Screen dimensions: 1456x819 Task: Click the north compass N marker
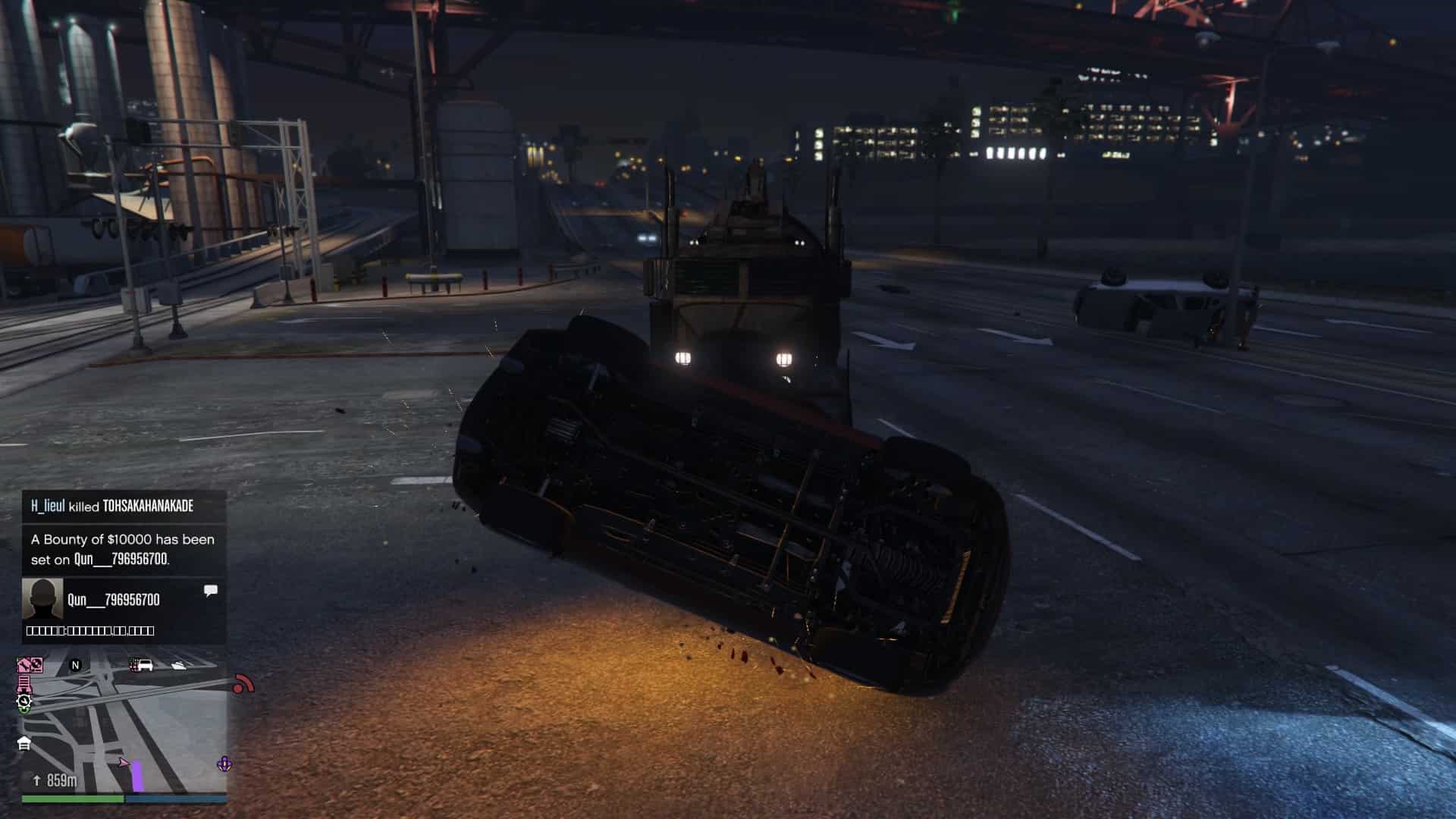point(75,665)
